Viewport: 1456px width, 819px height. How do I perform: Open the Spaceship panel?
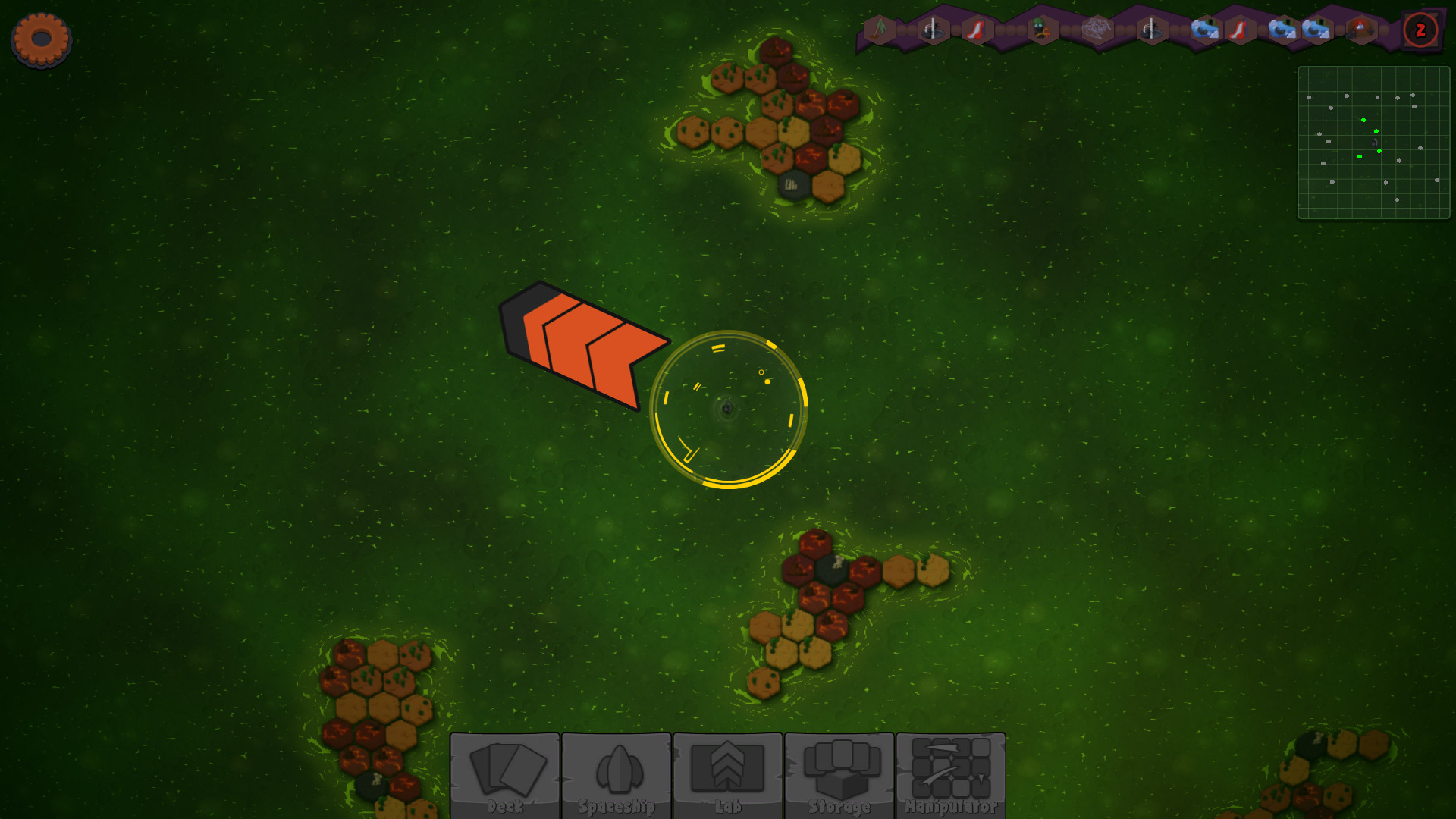617,775
